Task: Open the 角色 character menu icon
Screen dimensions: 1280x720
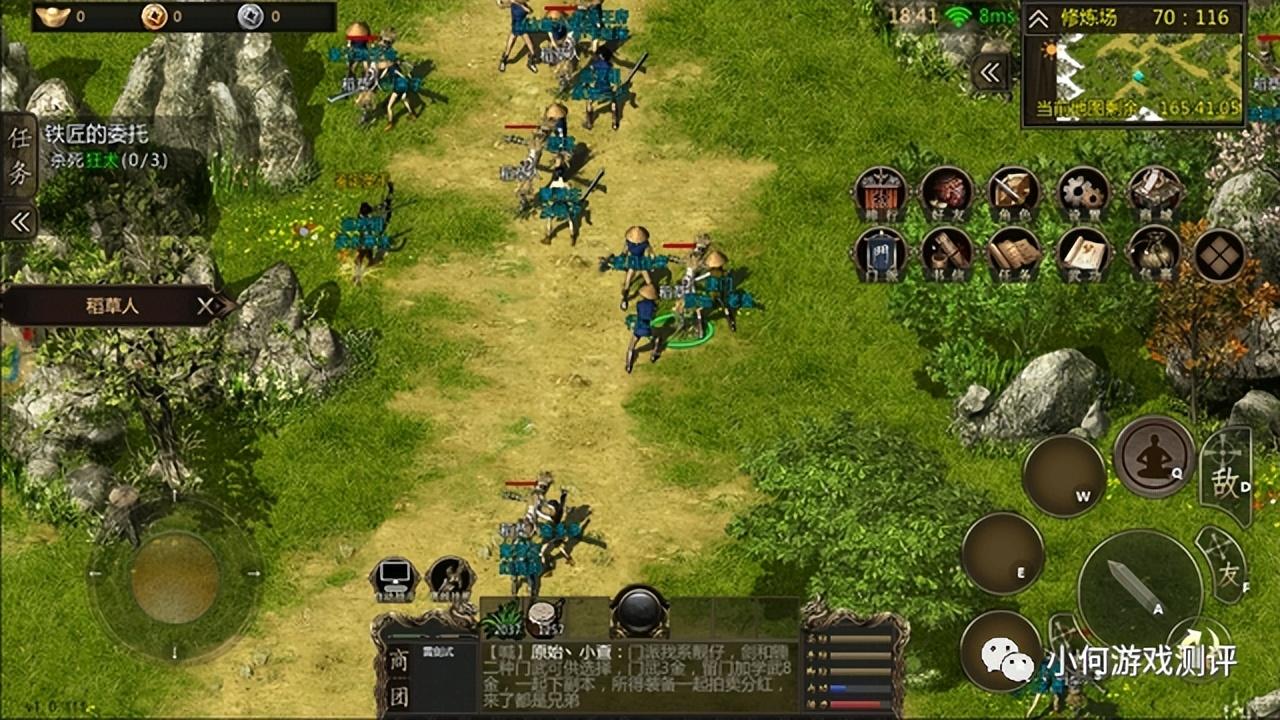Action: [1014, 194]
